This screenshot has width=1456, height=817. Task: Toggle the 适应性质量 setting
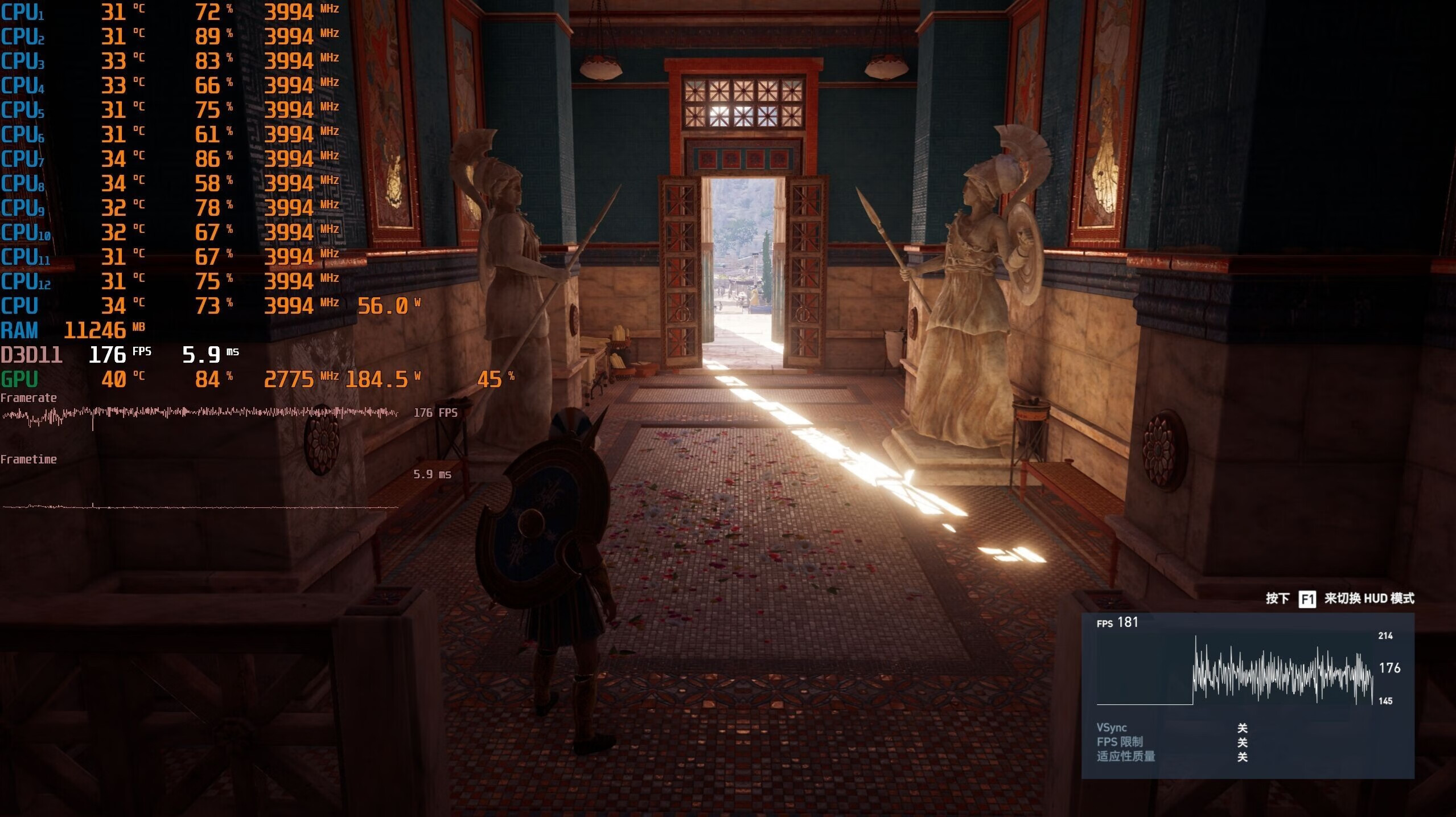[1241, 757]
